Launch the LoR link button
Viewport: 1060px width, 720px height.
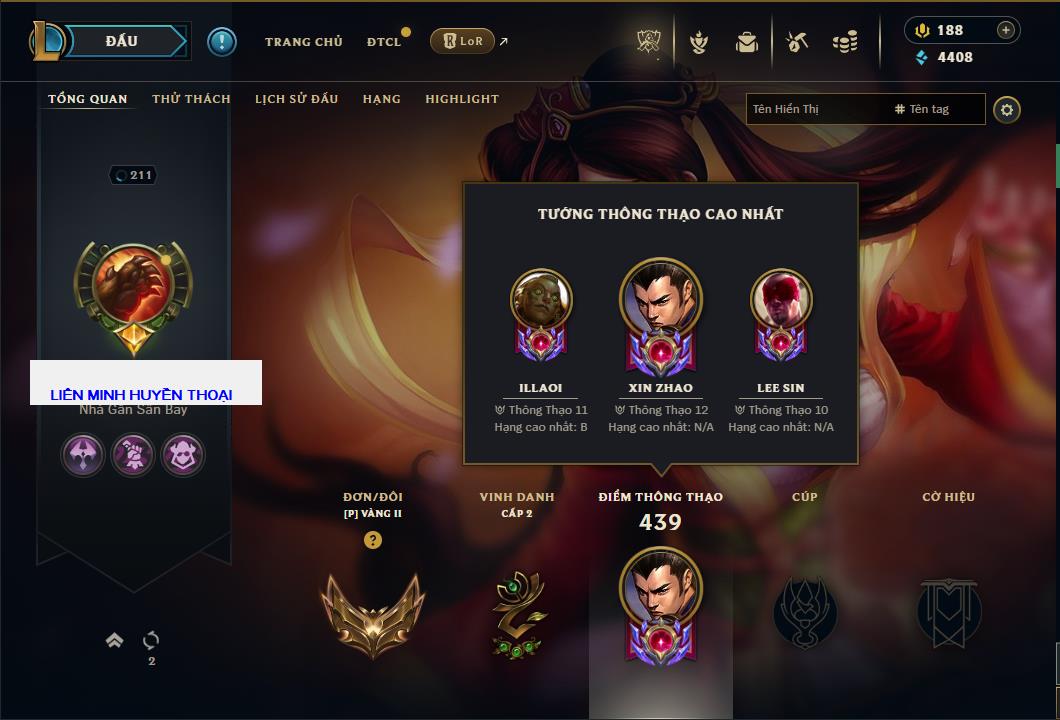click(x=462, y=41)
